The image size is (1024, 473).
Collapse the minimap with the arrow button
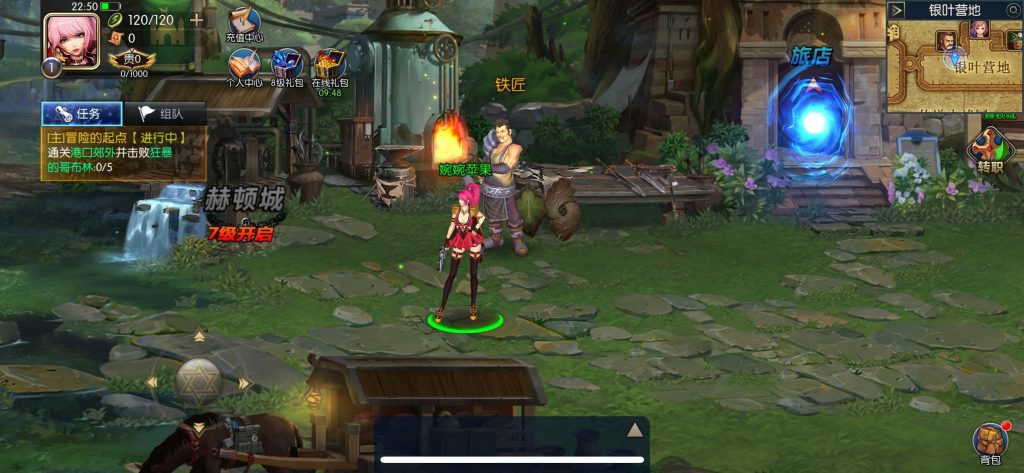[896, 10]
